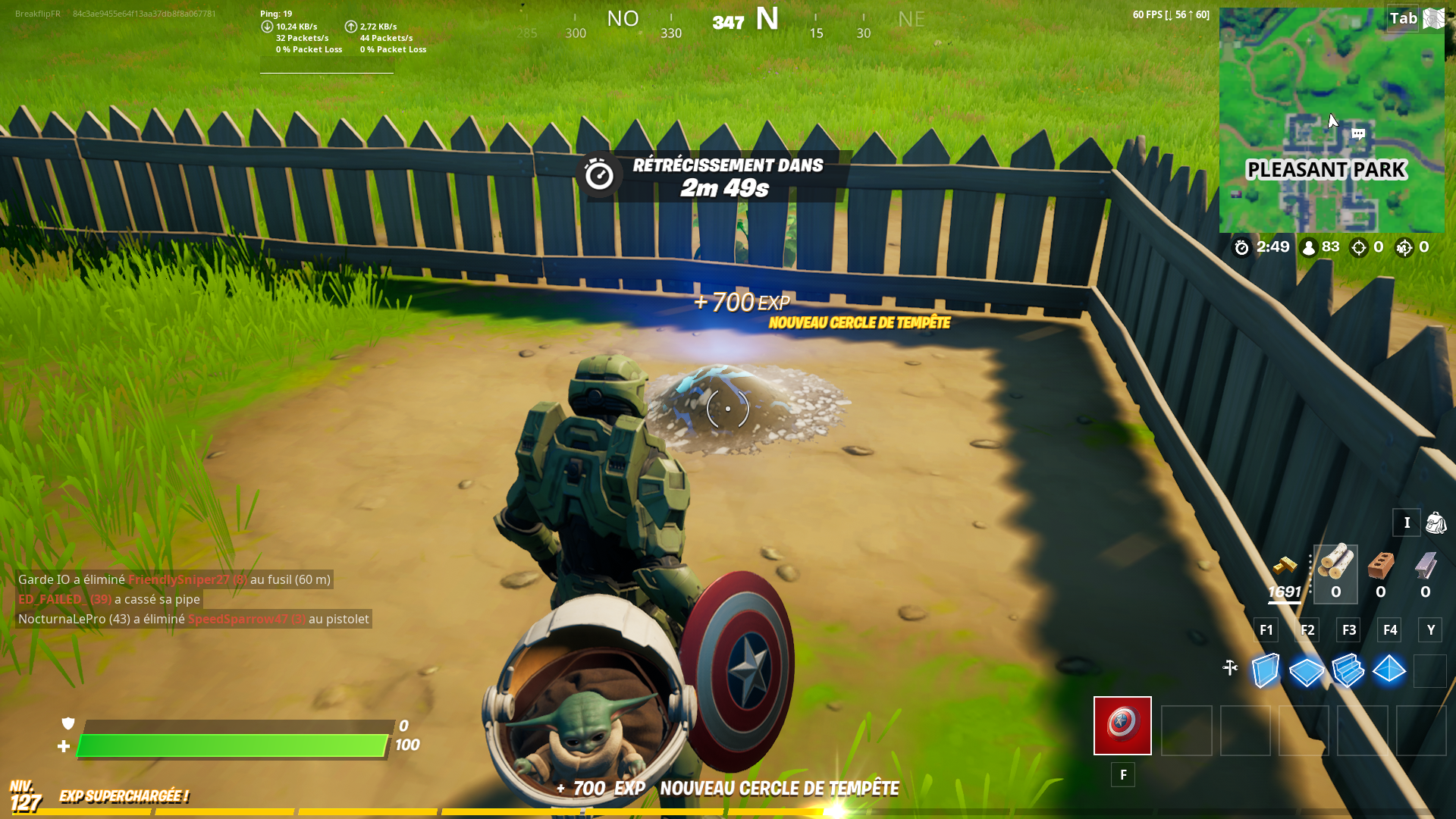
Task: Select the stairs building piece under F3
Action: click(1348, 670)
